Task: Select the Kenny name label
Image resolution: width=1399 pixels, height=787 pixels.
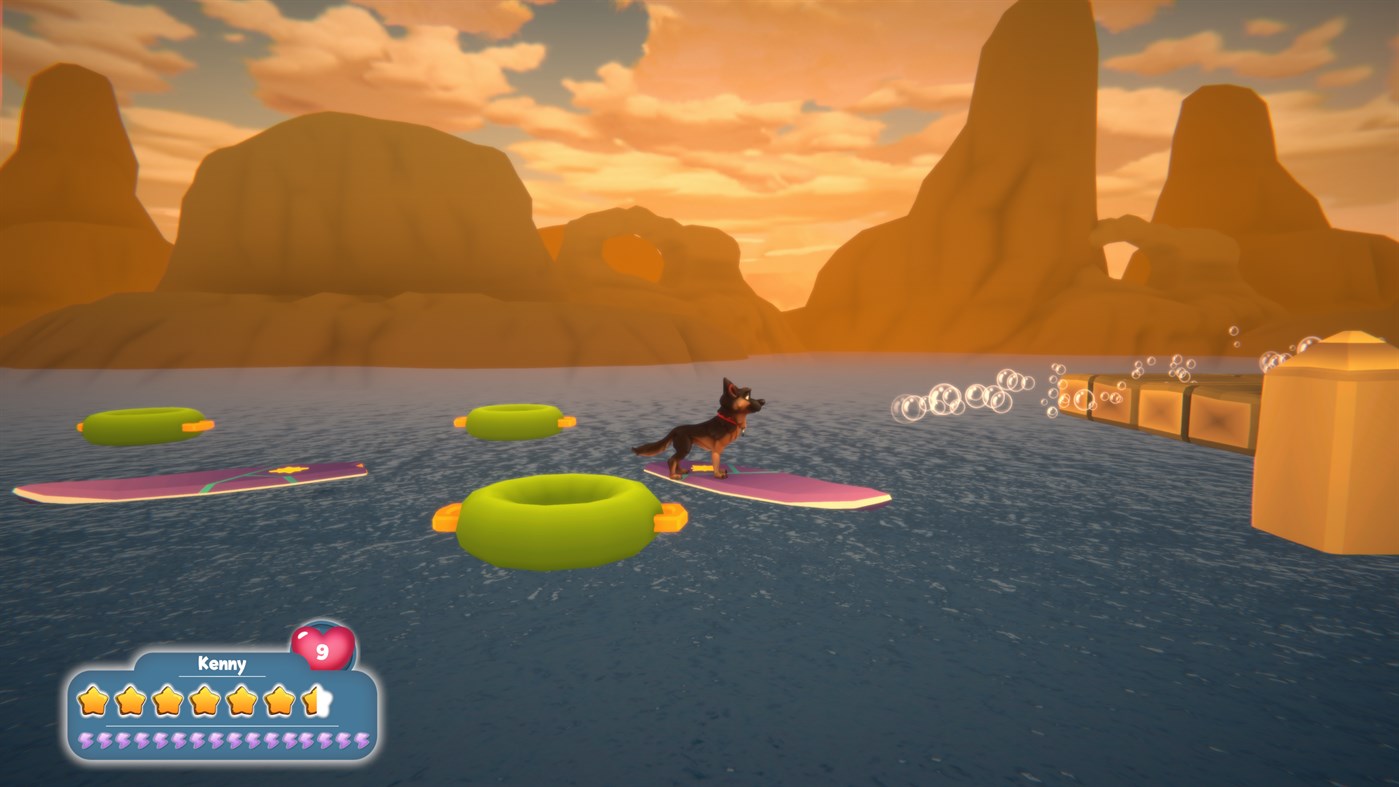Action: point(222,662)
